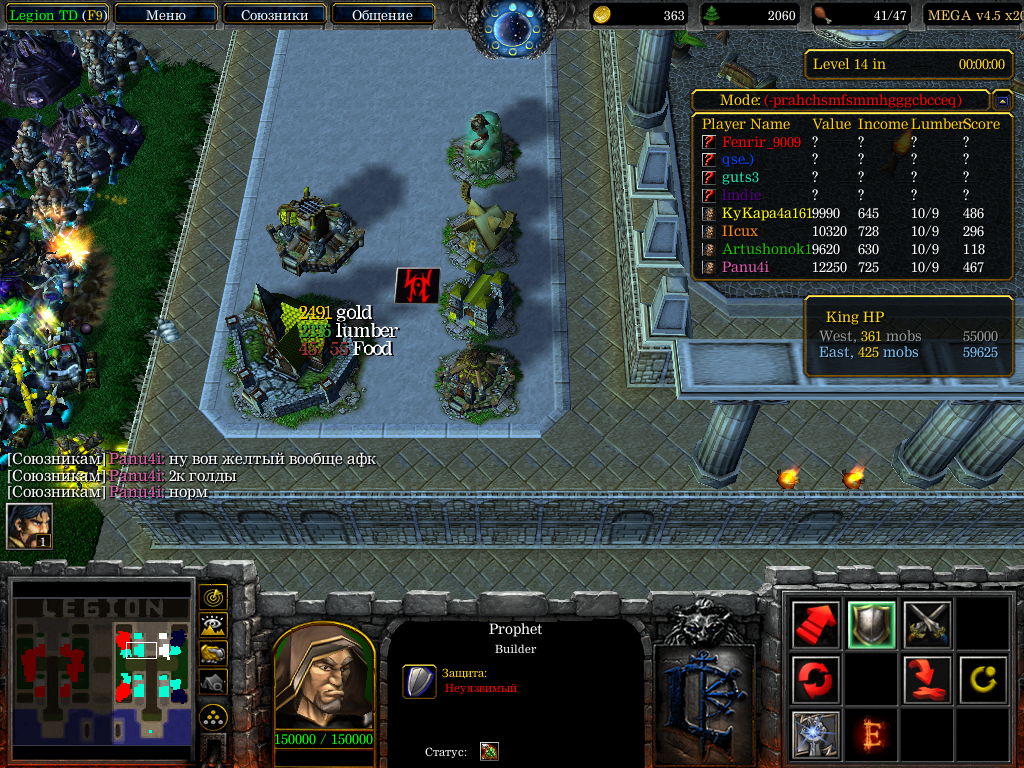Screen dimensions: 1024x768
Task: Click the red downward arrow rally command
Action: (x=927, y=680)
